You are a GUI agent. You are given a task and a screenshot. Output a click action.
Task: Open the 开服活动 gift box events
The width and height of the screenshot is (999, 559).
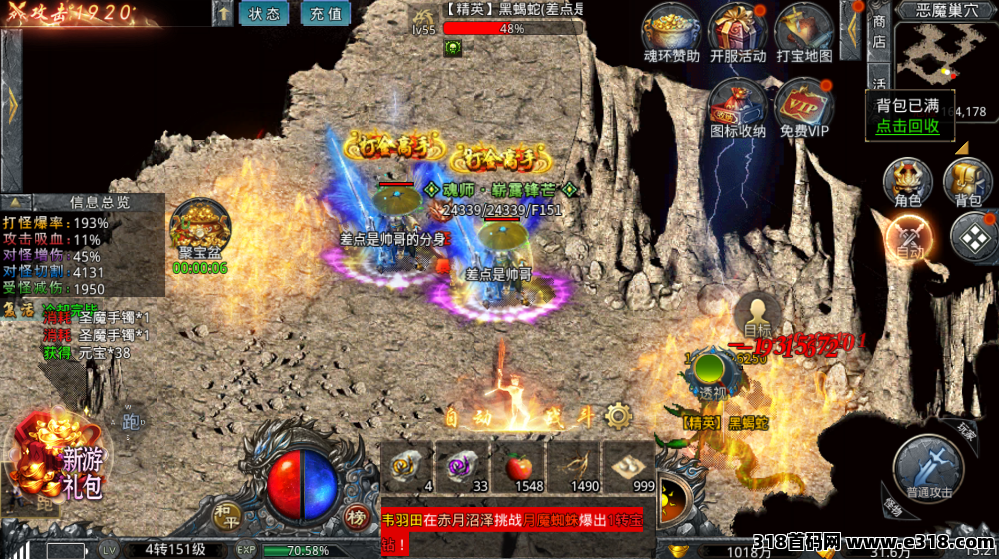point(738,30)
